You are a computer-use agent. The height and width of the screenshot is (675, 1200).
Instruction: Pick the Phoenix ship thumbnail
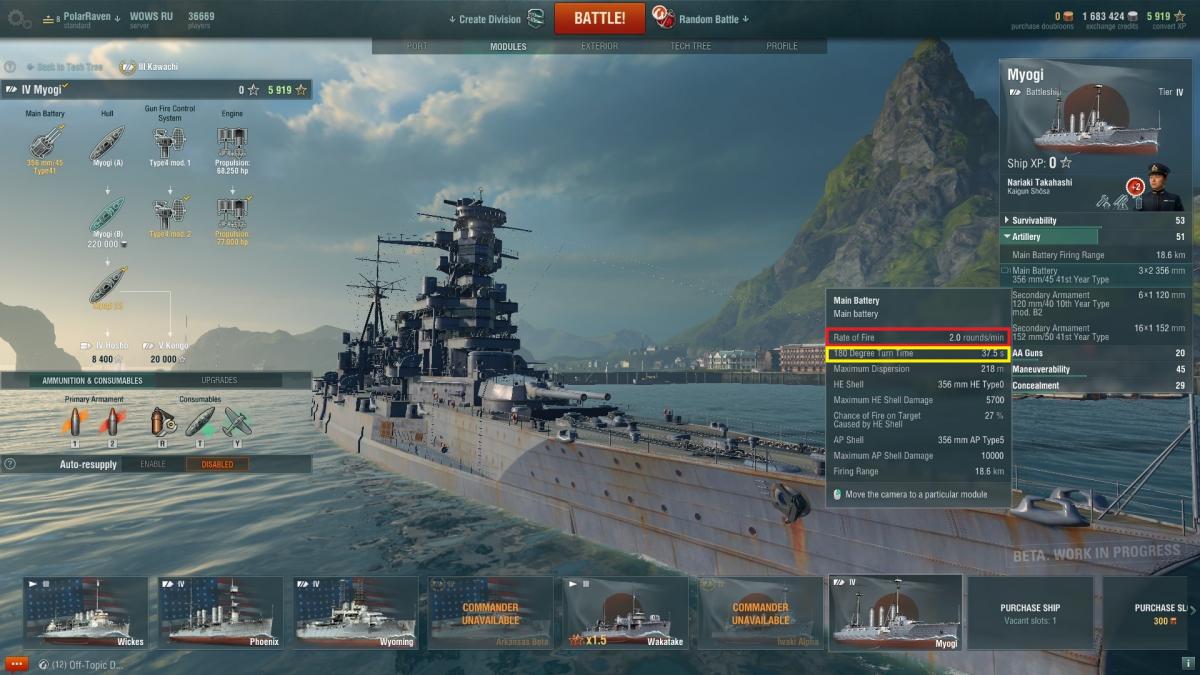[x=221, y=612]
